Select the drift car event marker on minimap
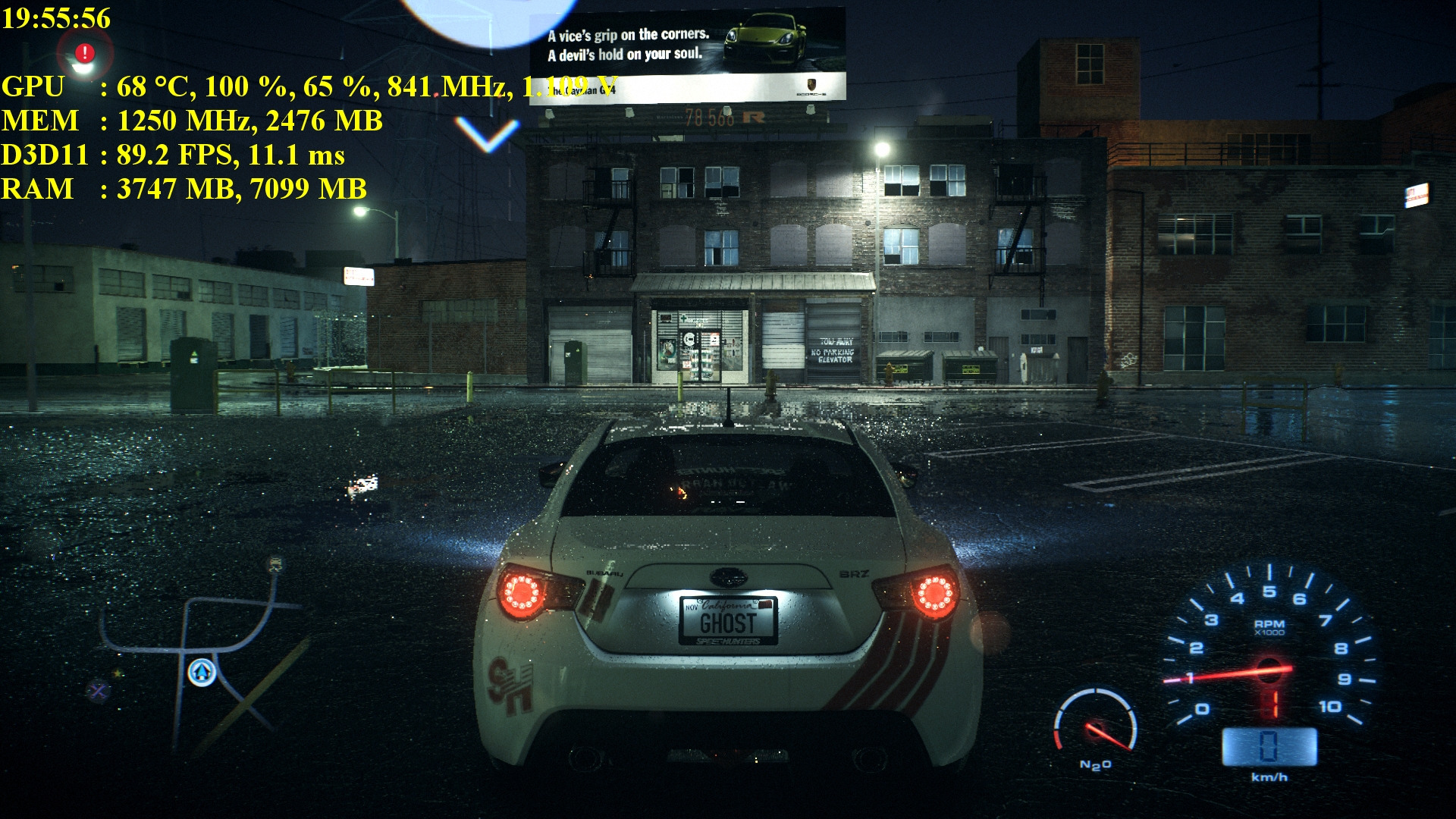The width and height of the screenshot is (1456, 819). point(275,564)
